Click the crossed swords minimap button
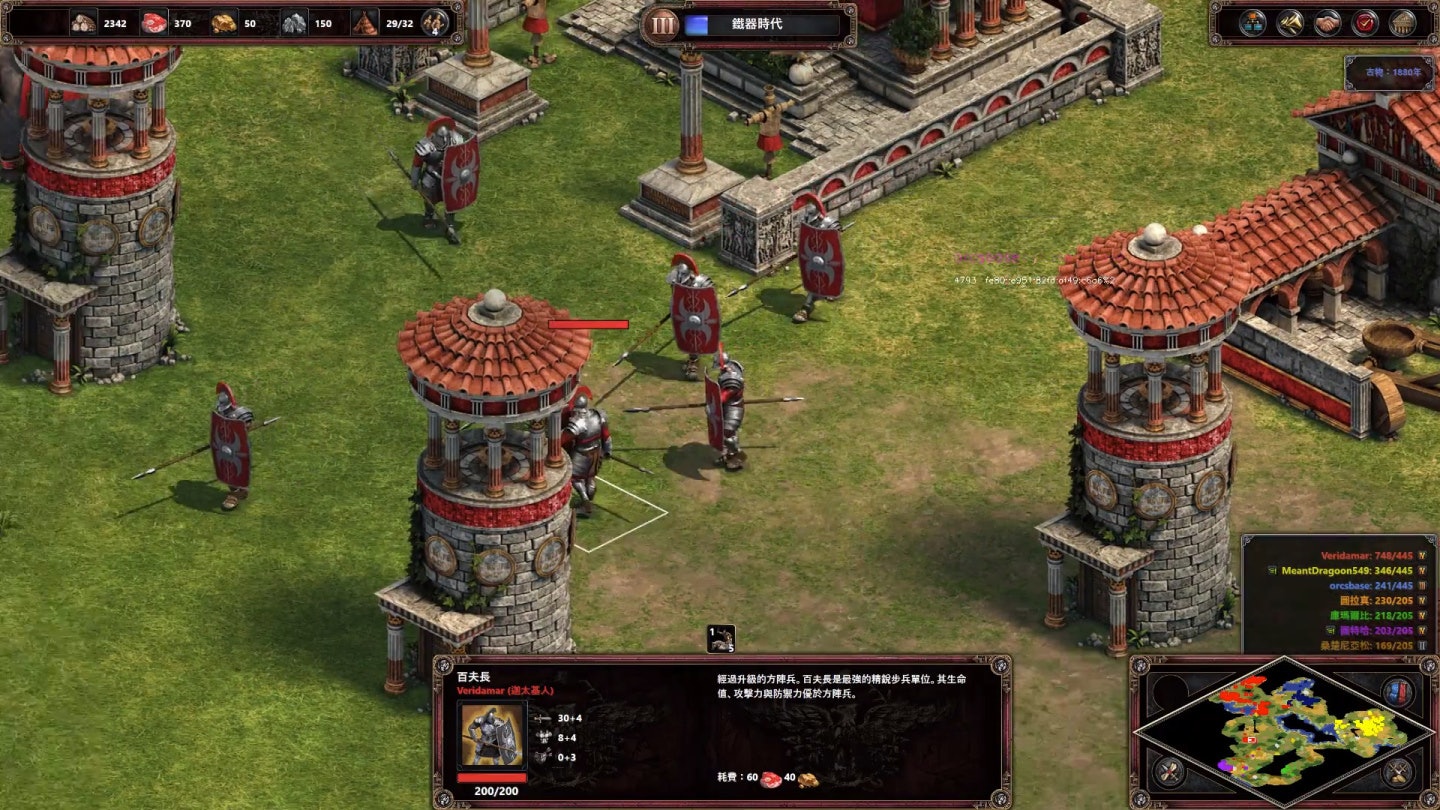1440x810 pixels. point(1397,770)
